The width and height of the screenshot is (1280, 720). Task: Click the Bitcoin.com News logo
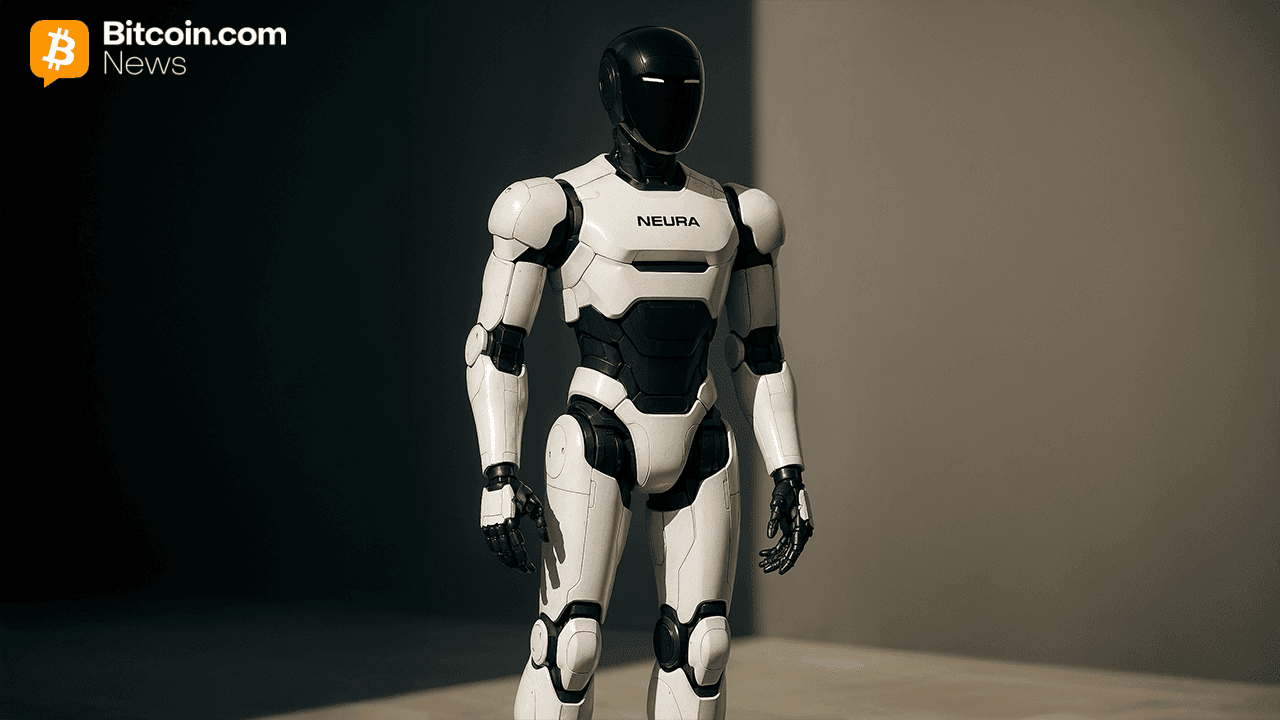(157, 50)
